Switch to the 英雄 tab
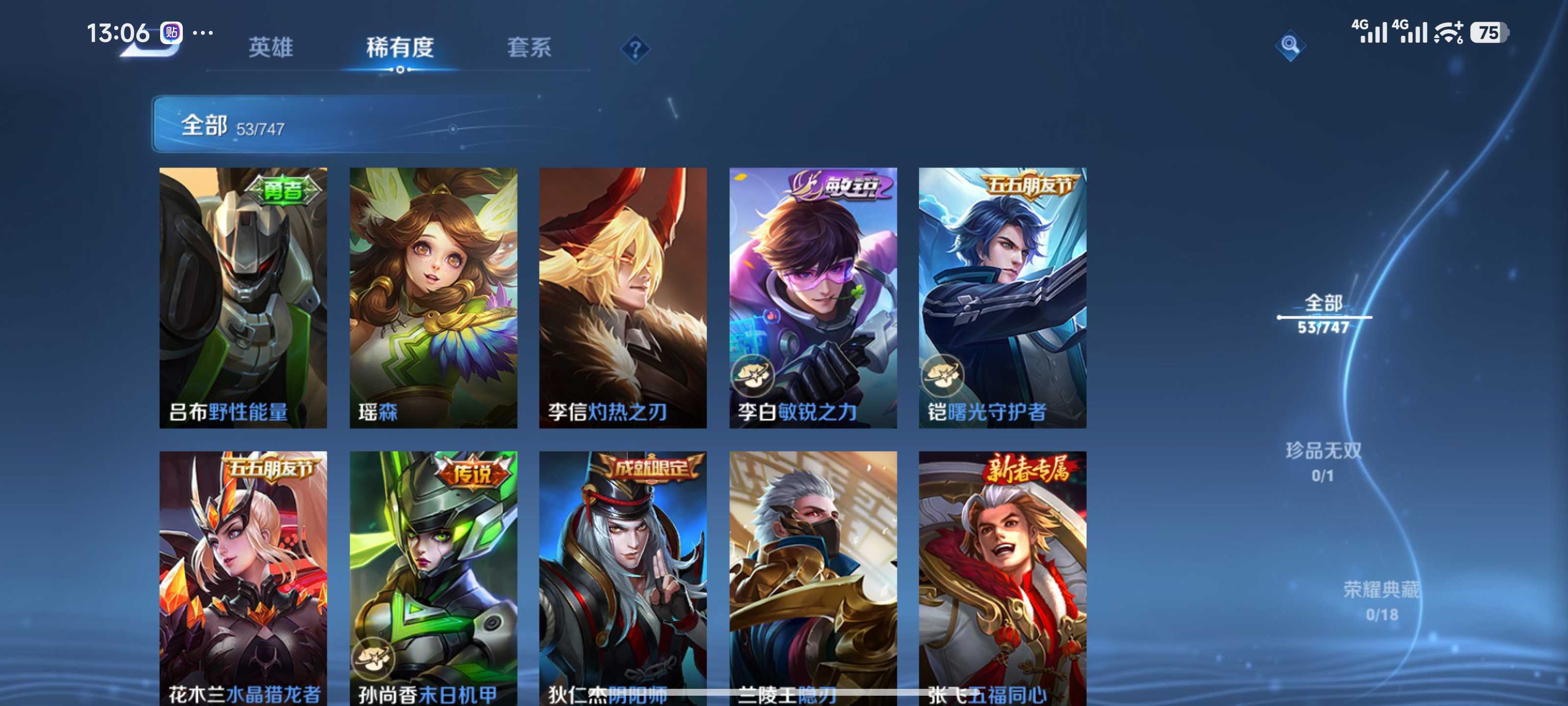 [x=271, y=48]
